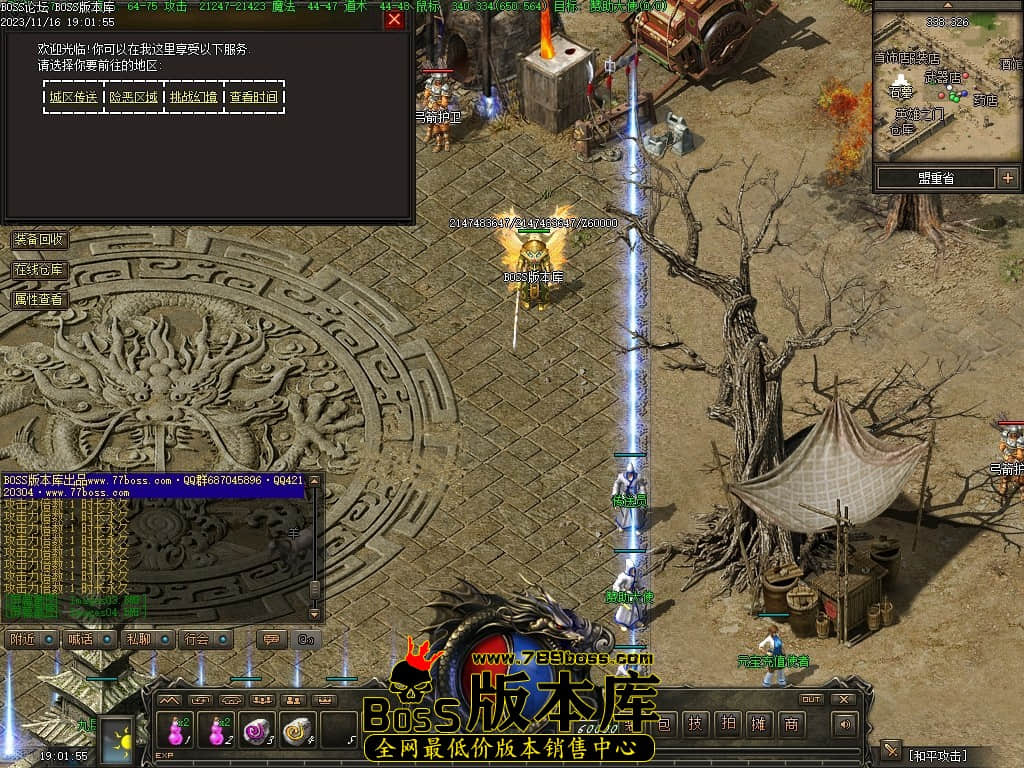
Task: Toggle the sound speaker button
Action: click(846, 725)
